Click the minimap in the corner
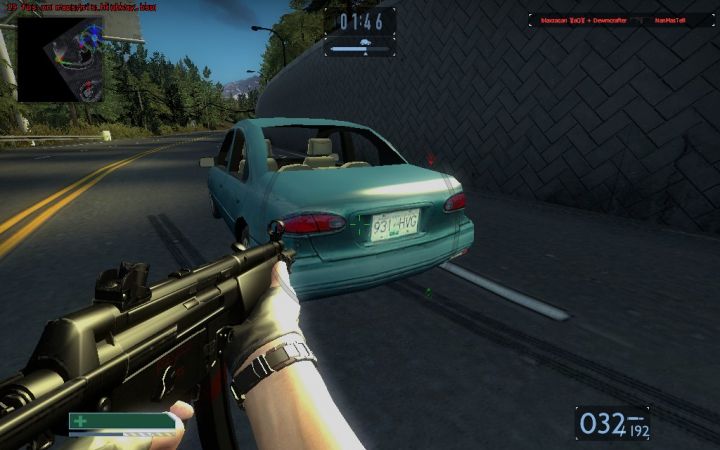This screenshot has height=450, width=720. (x=60, y=58)
